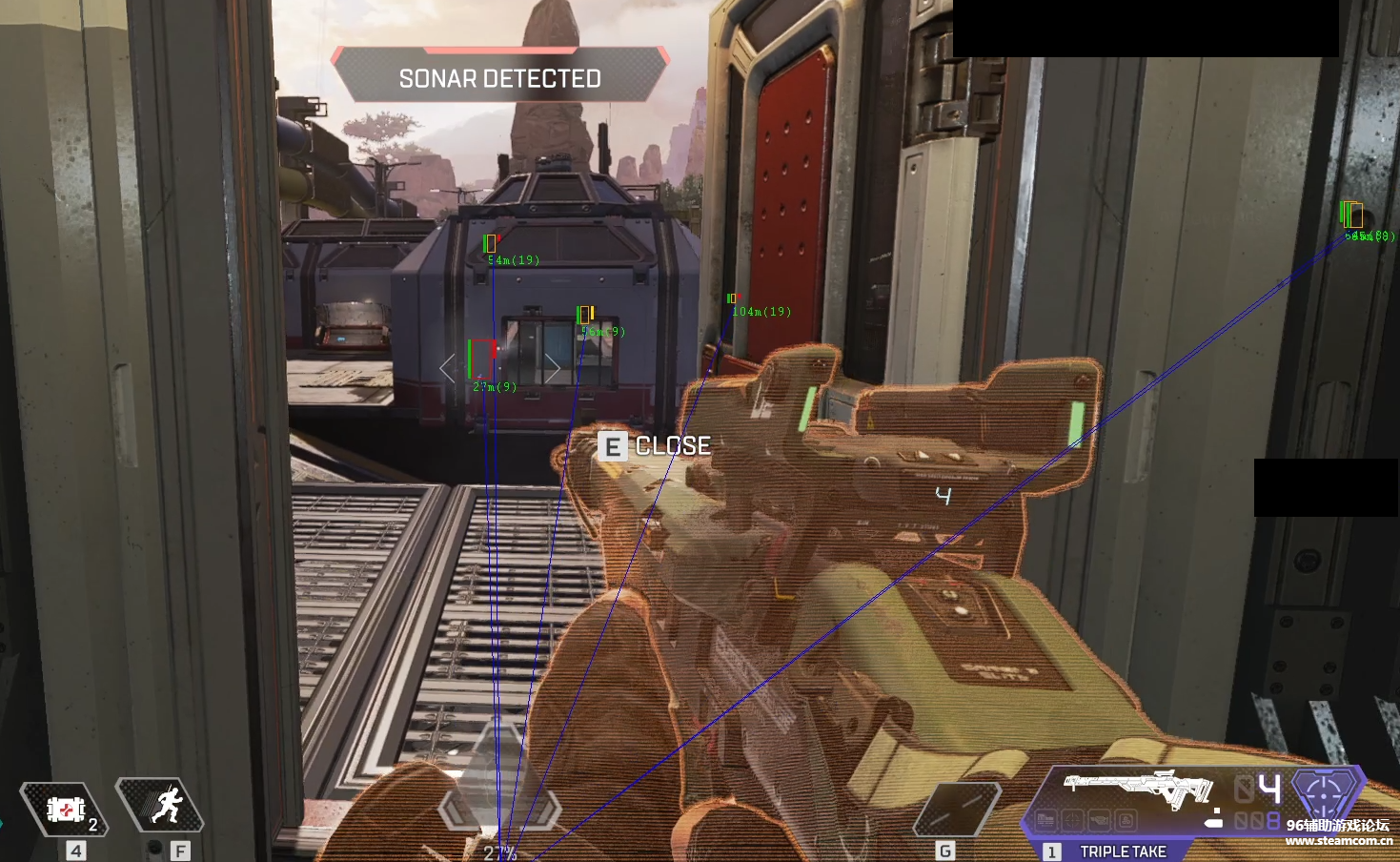Click the 27% indicator at bottom center
Screen dimensions: 1400x862
click(502, 853)
